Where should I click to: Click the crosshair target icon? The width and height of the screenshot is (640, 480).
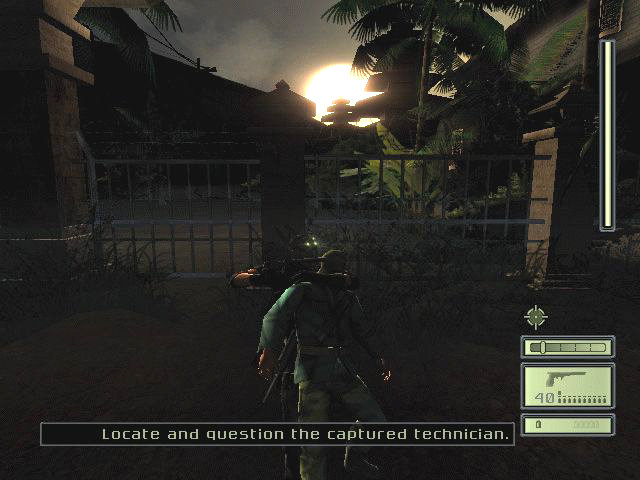537,318
